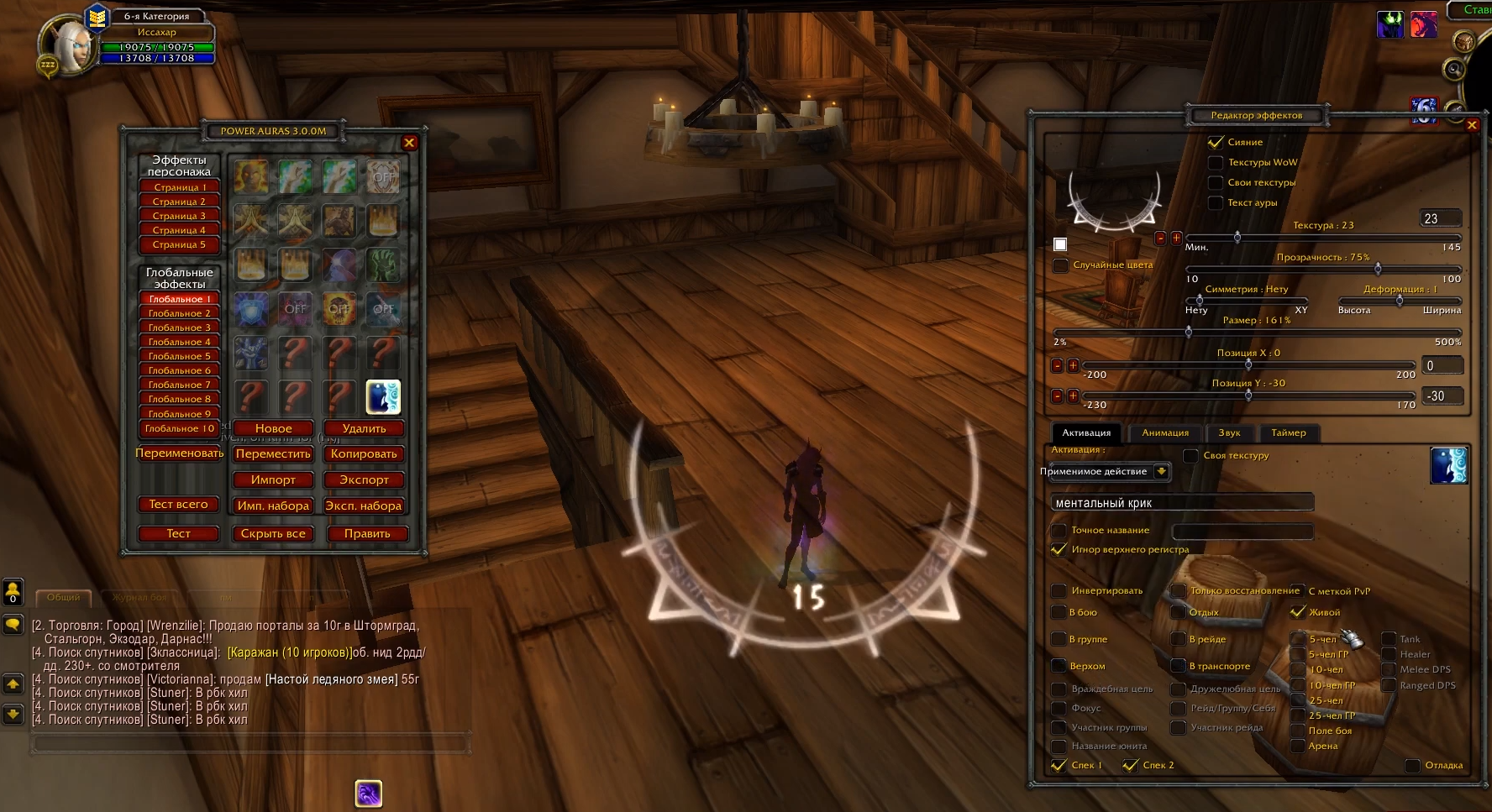Click the blue shield aura thumbnail
Image resolution: width=1492 pixels, height=812 pixels.
pos(250,308)
